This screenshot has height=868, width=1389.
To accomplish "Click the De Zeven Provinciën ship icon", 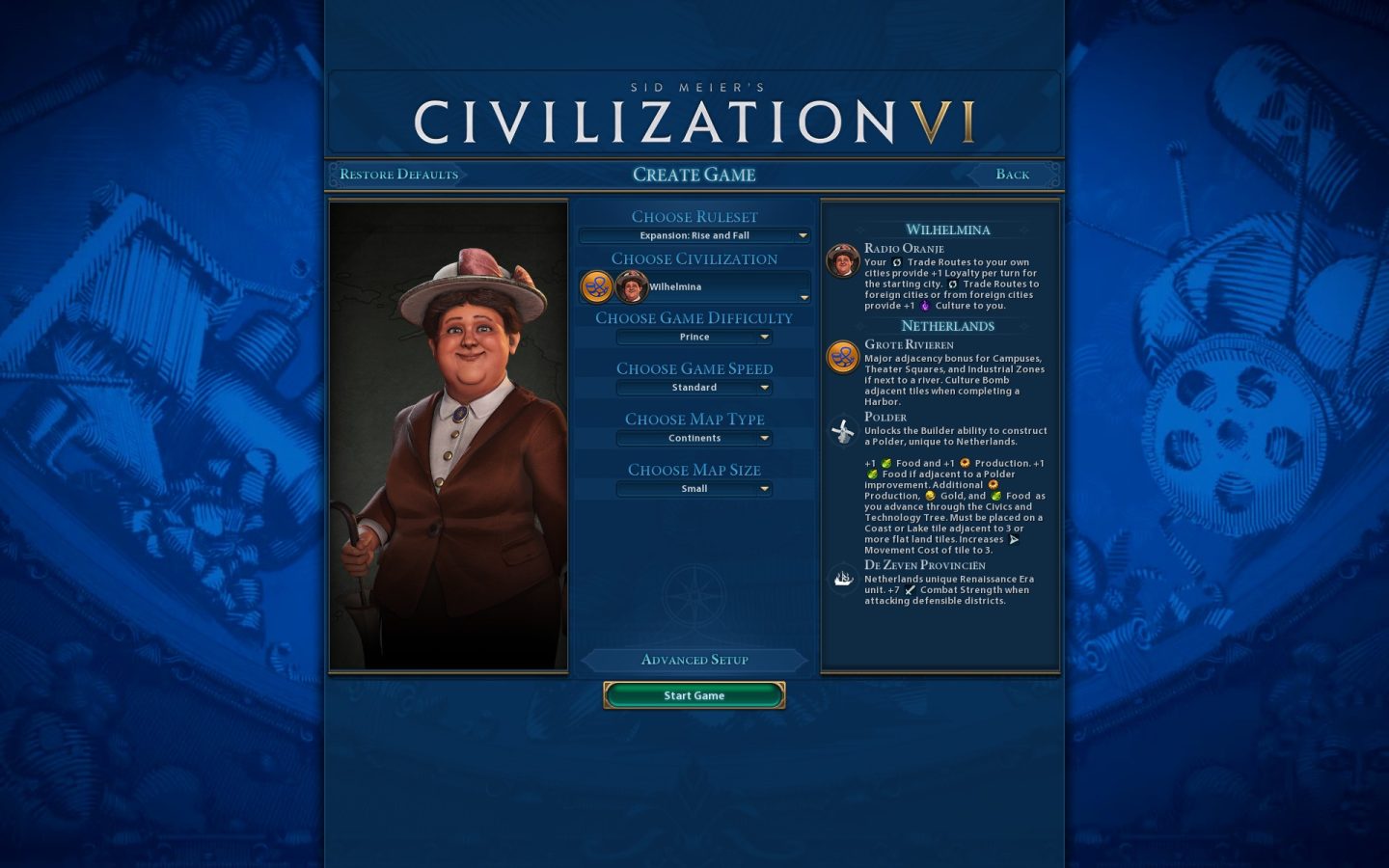I will pyautogui.click(x=842, y=578).
